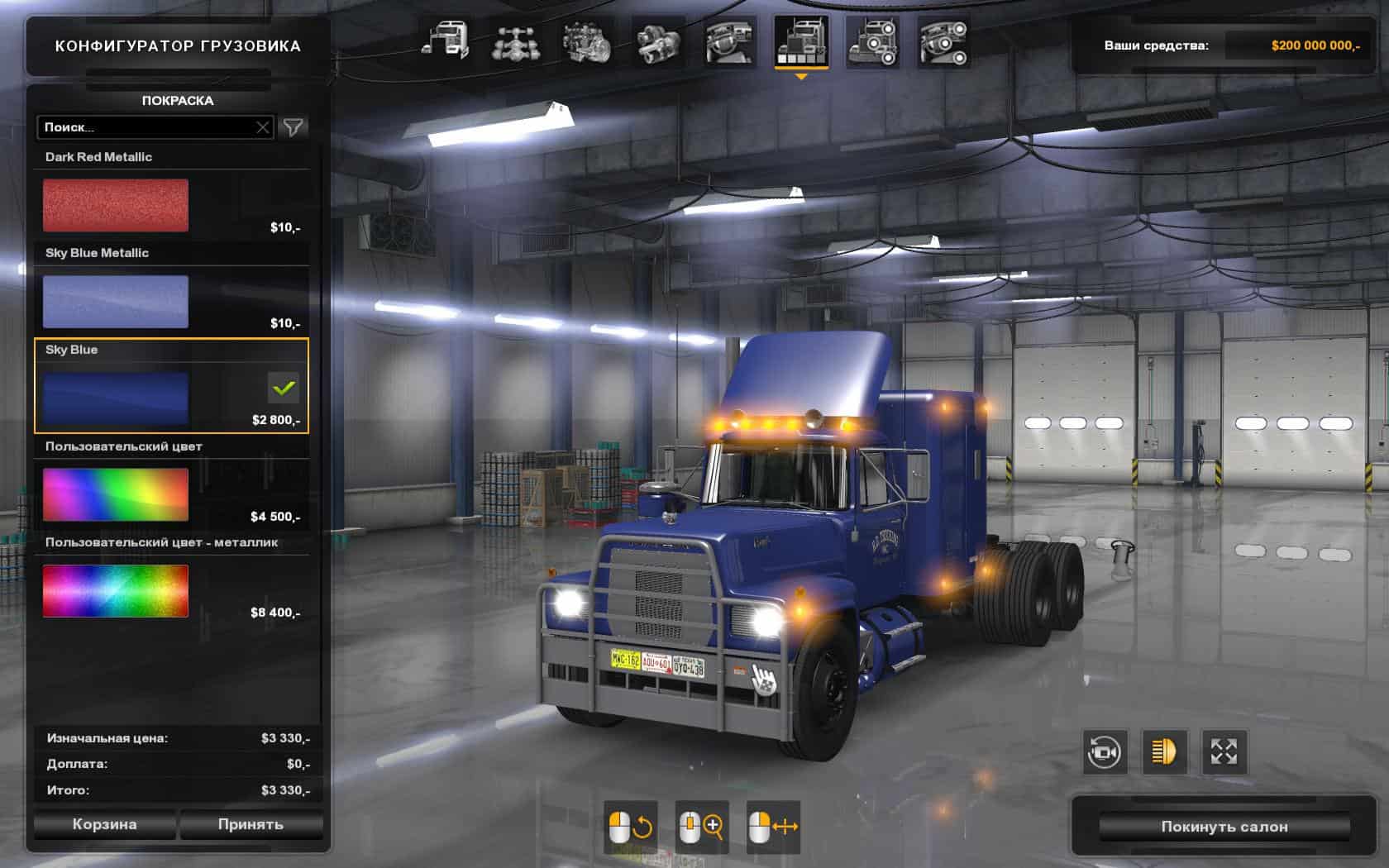This screenshot has width=1389, height=868.
Task: Choose the rainbow Пользовательский цвет swatch
Action: 116,494
